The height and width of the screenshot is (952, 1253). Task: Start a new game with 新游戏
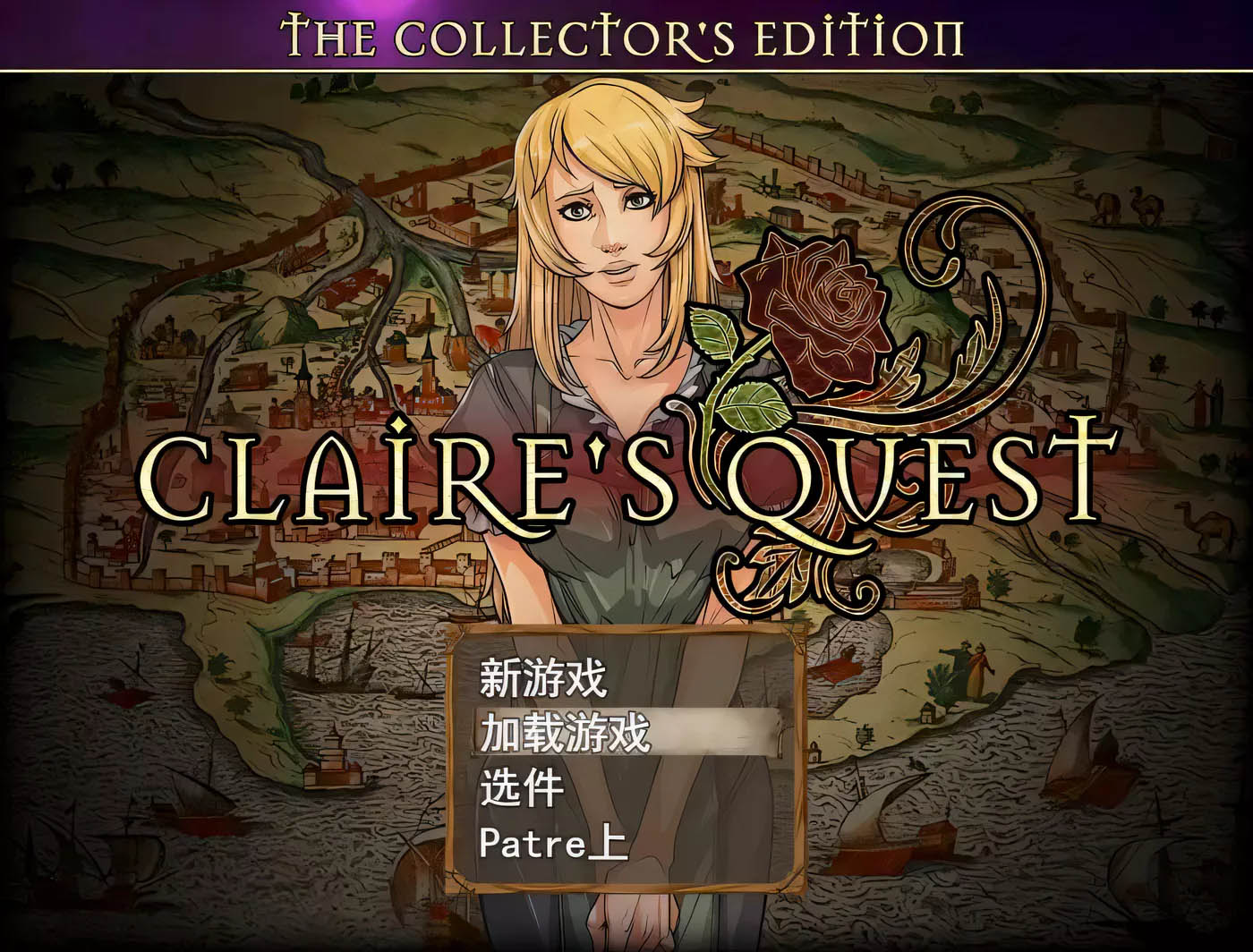pyautogui.click(x=543, y=678)
